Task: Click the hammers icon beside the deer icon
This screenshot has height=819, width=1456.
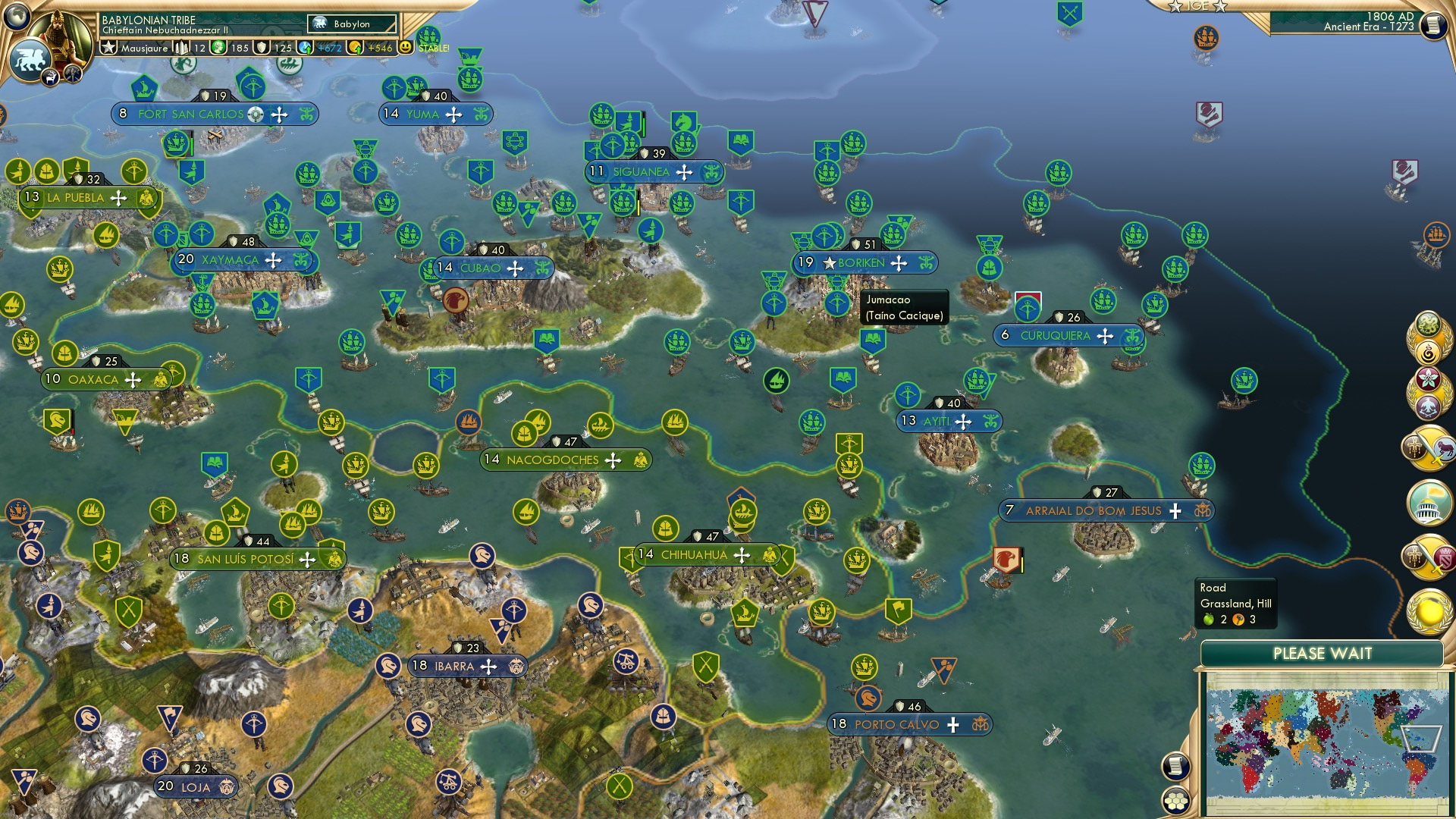Action: [x=72, y=74]
